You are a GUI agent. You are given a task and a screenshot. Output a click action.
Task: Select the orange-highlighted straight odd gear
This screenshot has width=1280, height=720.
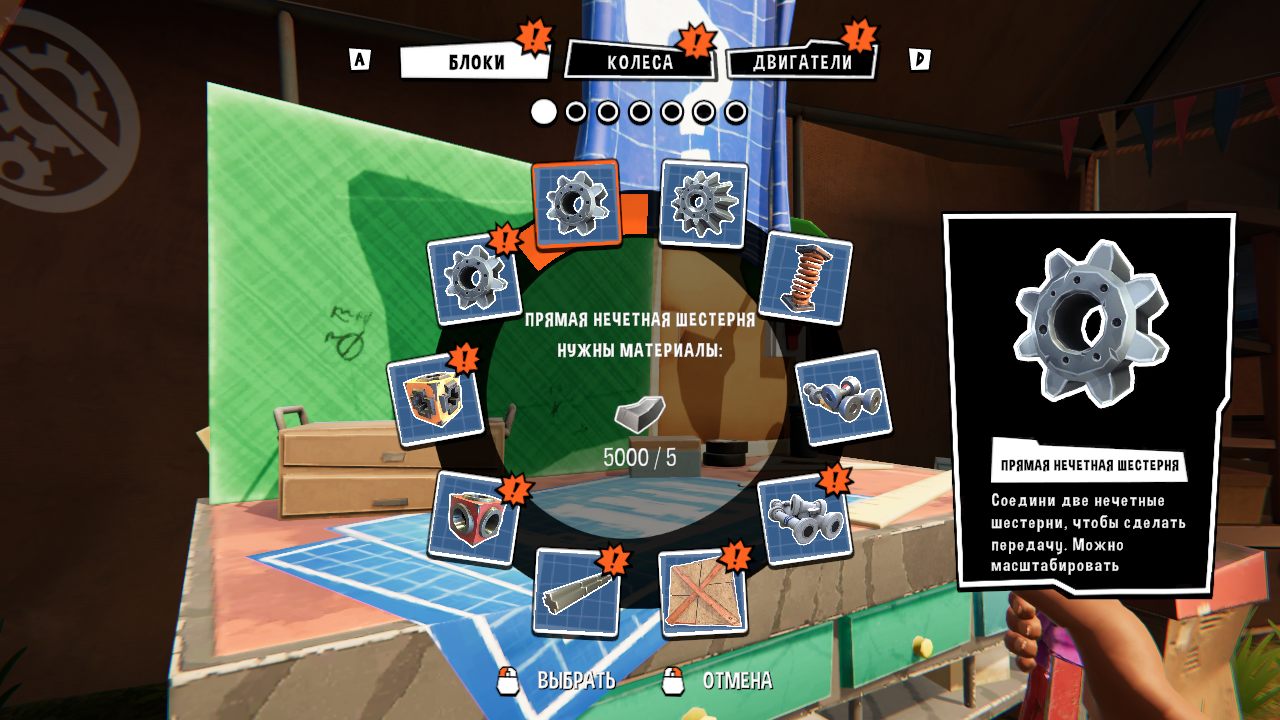click(577, 205)
